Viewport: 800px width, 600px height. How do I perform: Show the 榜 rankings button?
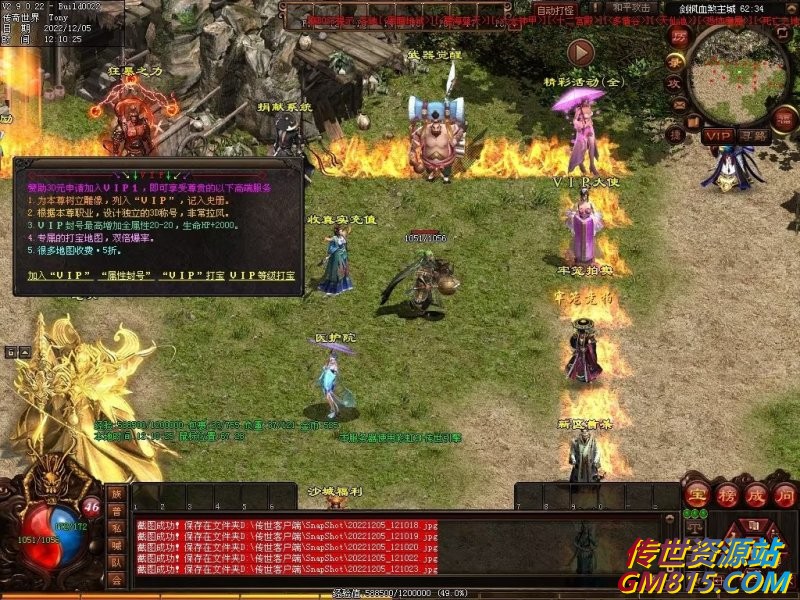pyautogui.click(x=727, y=496)
